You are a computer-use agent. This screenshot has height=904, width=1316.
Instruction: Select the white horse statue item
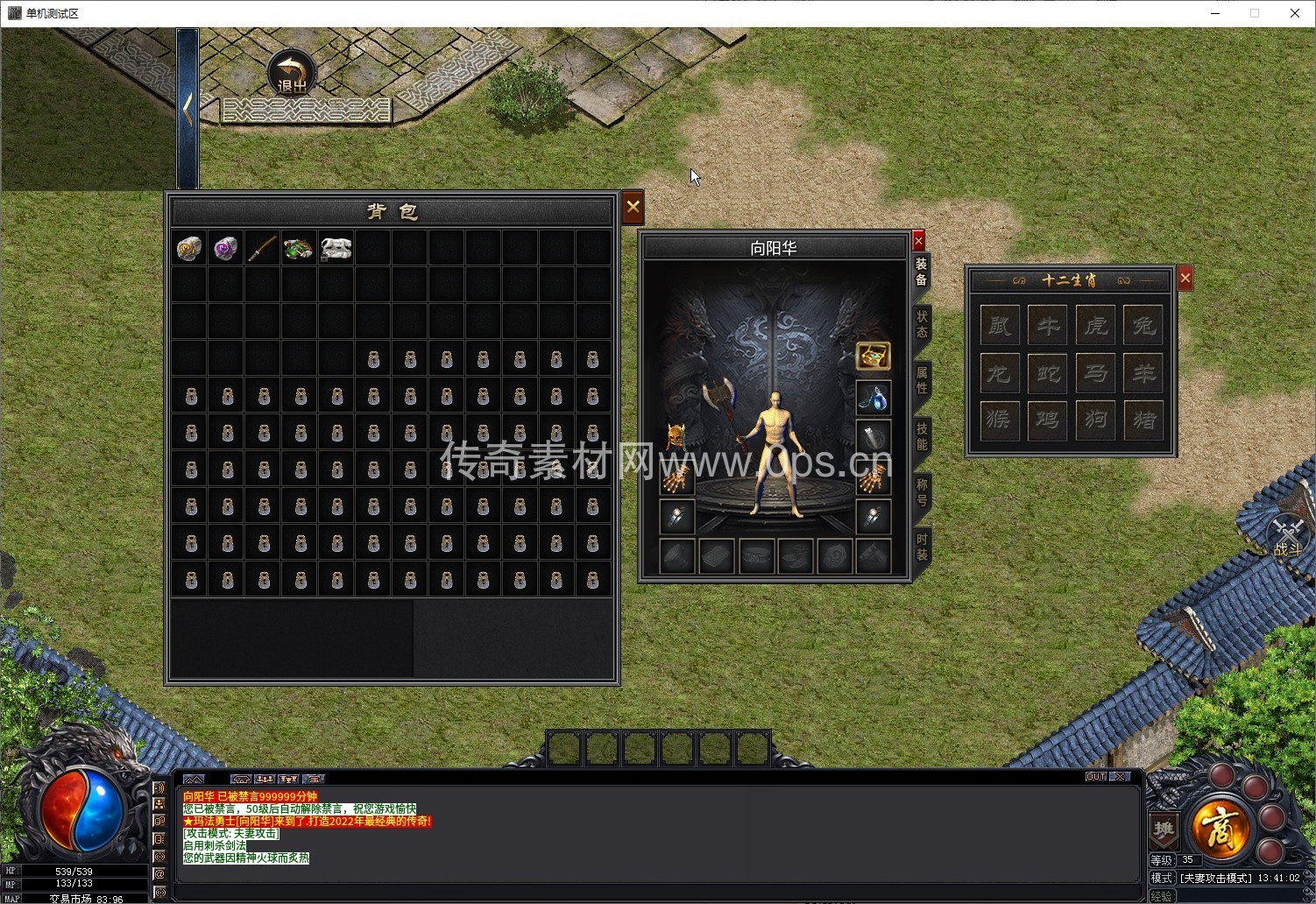tap(336, 249)
